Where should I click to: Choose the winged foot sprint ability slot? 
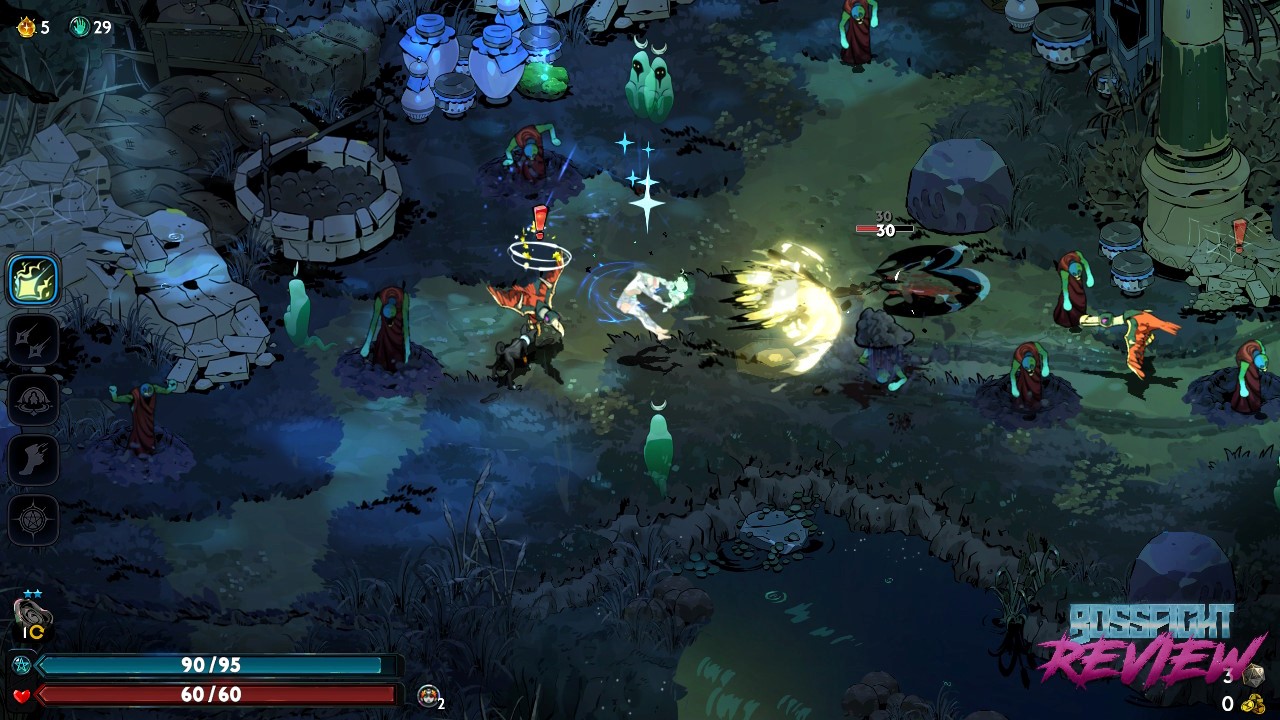[x=33, y=460]
